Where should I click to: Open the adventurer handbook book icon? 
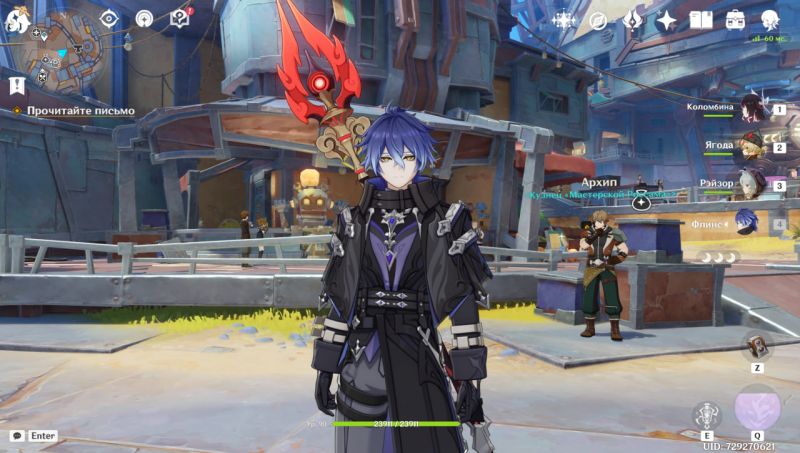(x=701, y=20)
